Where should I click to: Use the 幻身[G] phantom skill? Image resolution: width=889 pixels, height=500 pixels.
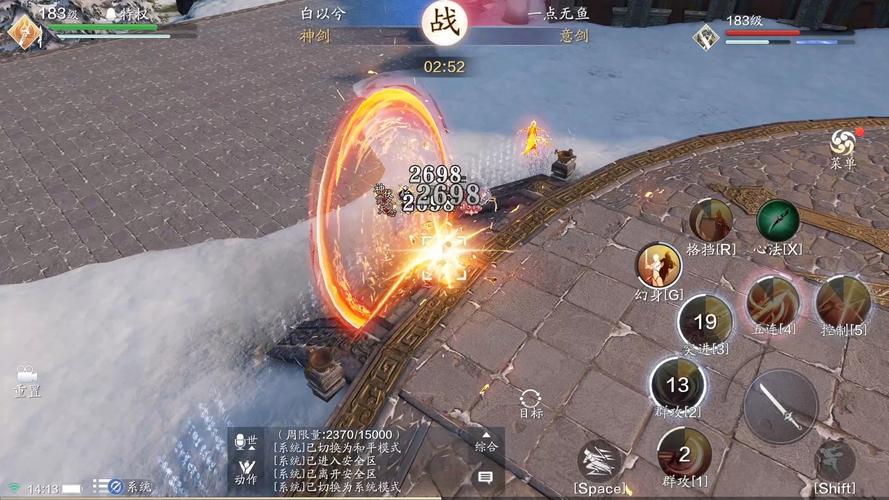click(659, 266)
